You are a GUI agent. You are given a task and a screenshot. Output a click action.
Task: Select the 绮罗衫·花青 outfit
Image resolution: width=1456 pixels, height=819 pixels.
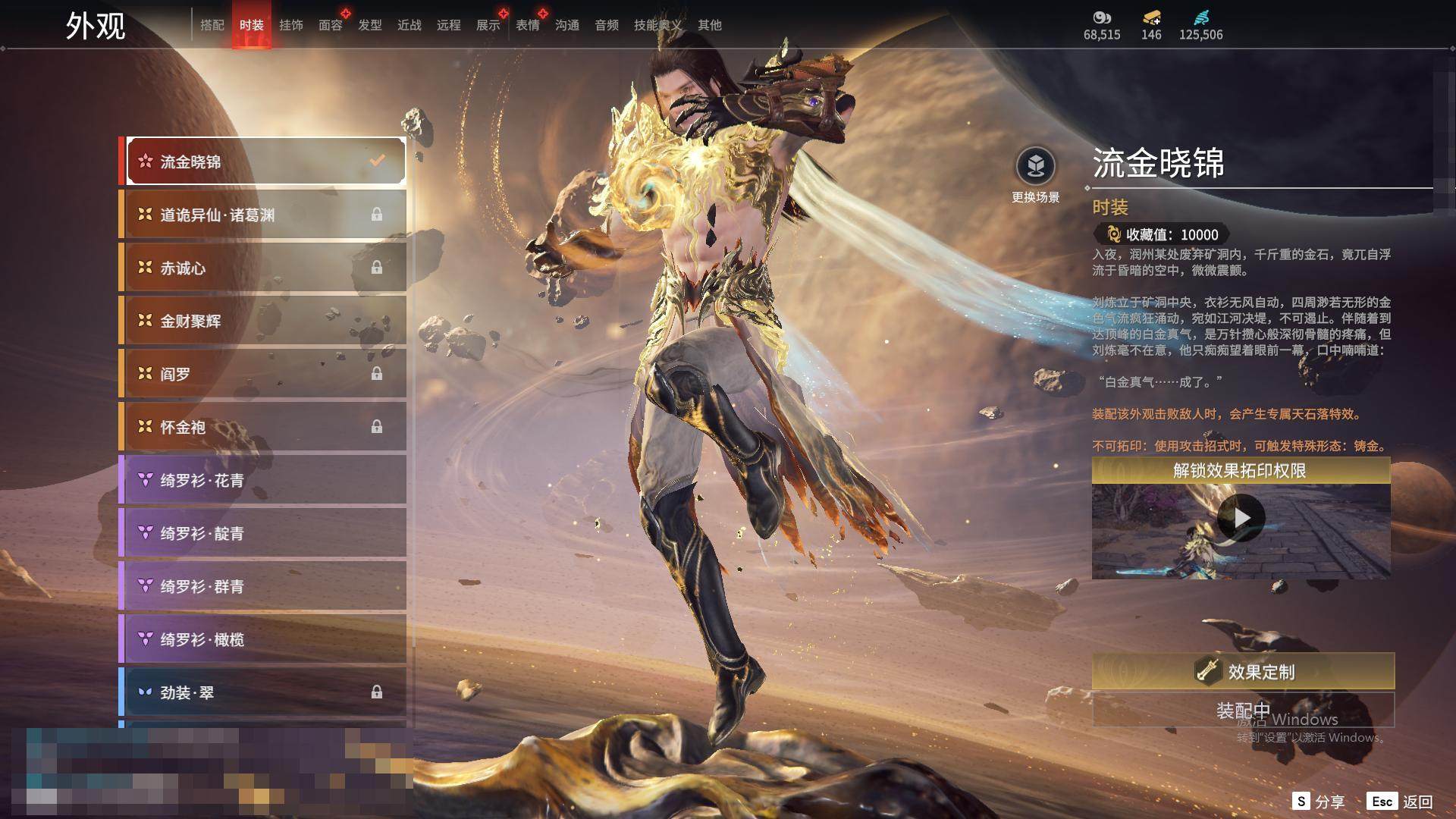tap(263, 480)
